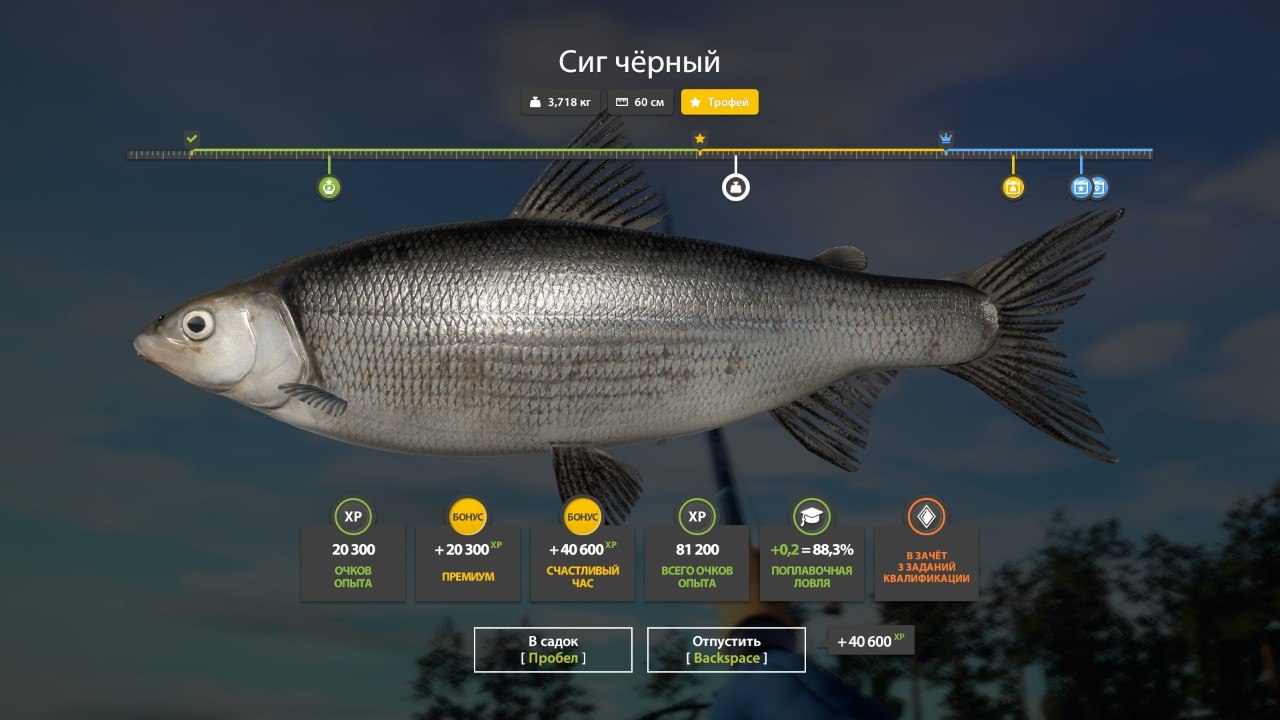The width and height of the screenshot is (1280, 720).
Task: Click the ruler icon next to 60 см
Action: pyautogui.click(x=622, y=102)
